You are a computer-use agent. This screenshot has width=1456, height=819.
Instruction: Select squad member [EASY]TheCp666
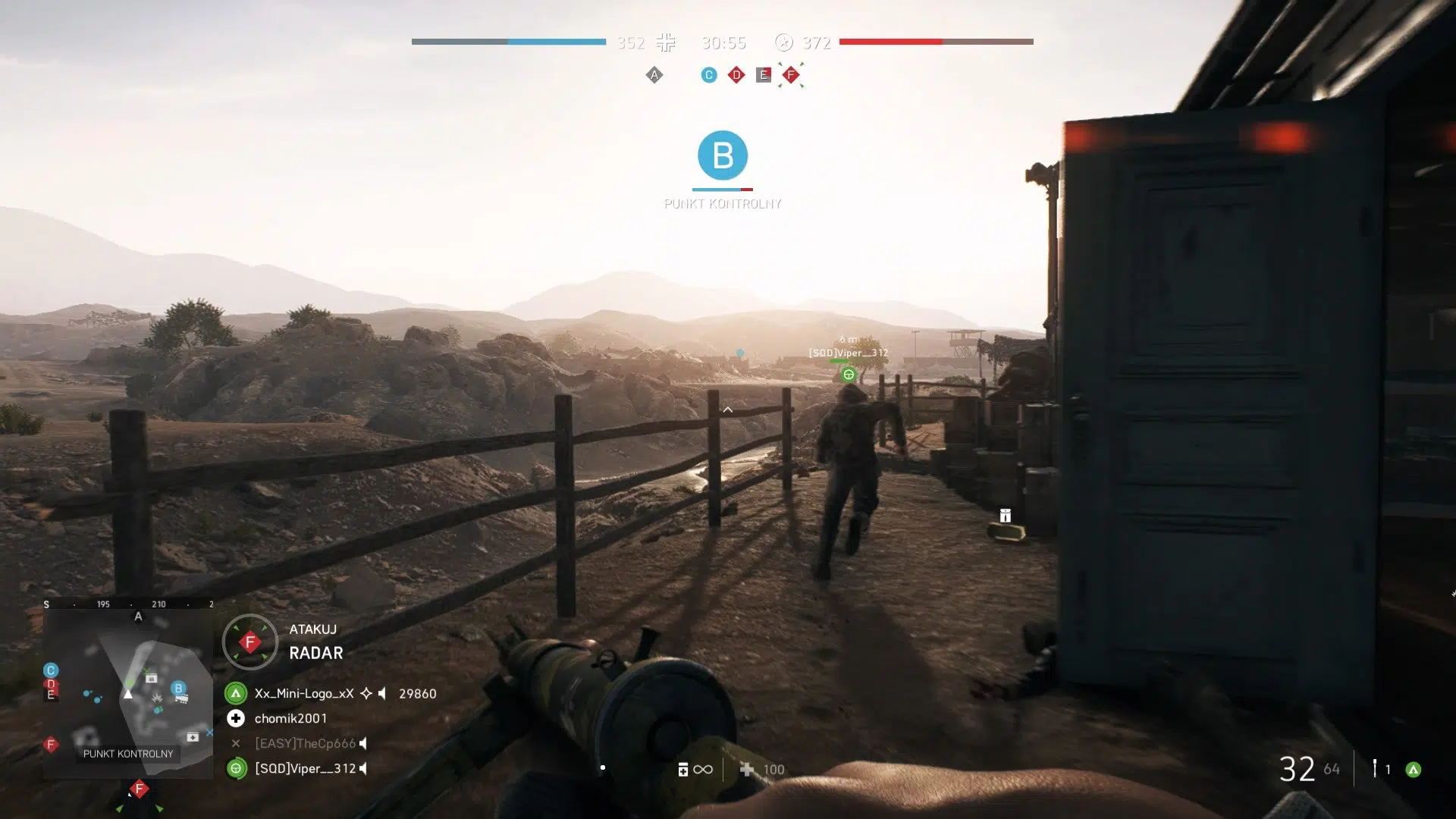[305, 743]
